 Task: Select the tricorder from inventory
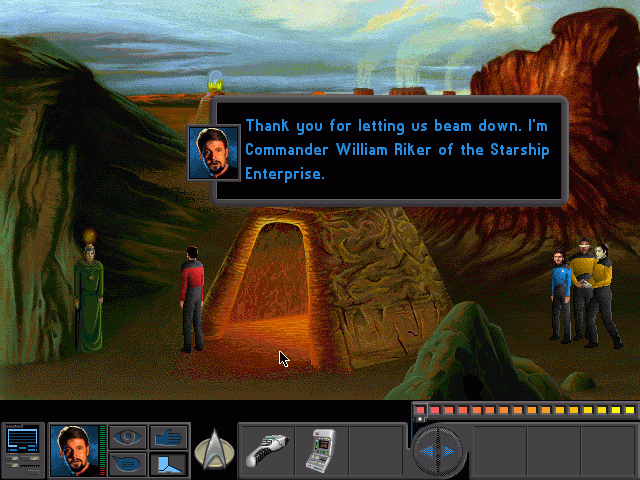pos(321,448)
